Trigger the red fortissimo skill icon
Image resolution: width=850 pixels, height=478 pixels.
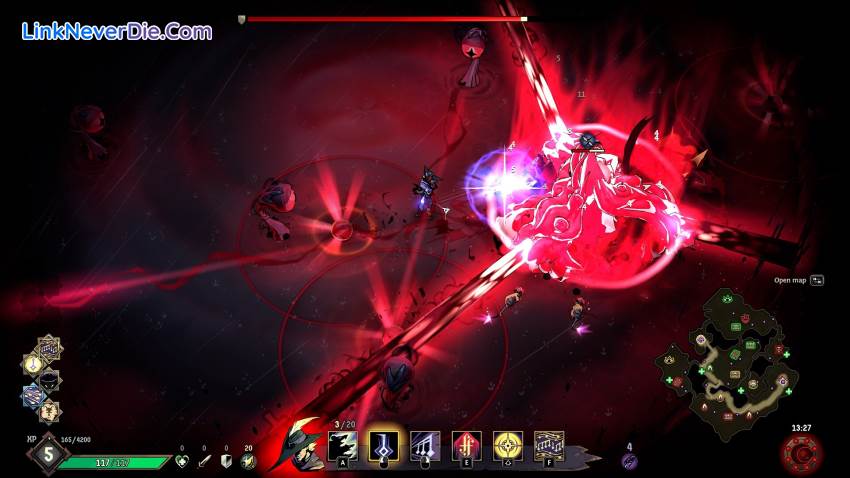point(466,445)
